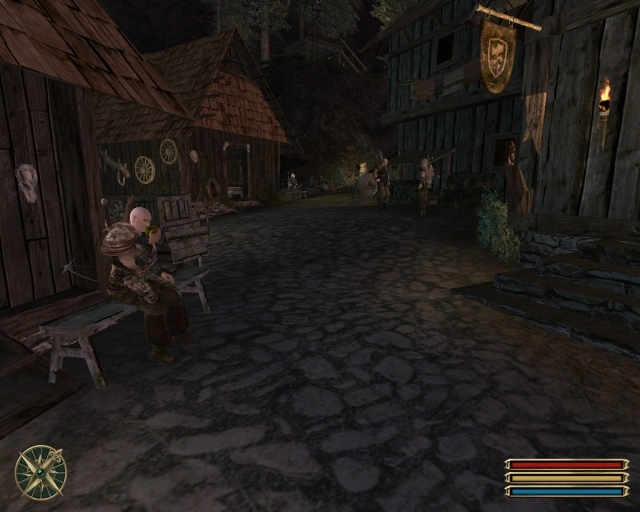Click the golden compass in the corner
Screen dimensions: 640x512
[41, 471]
